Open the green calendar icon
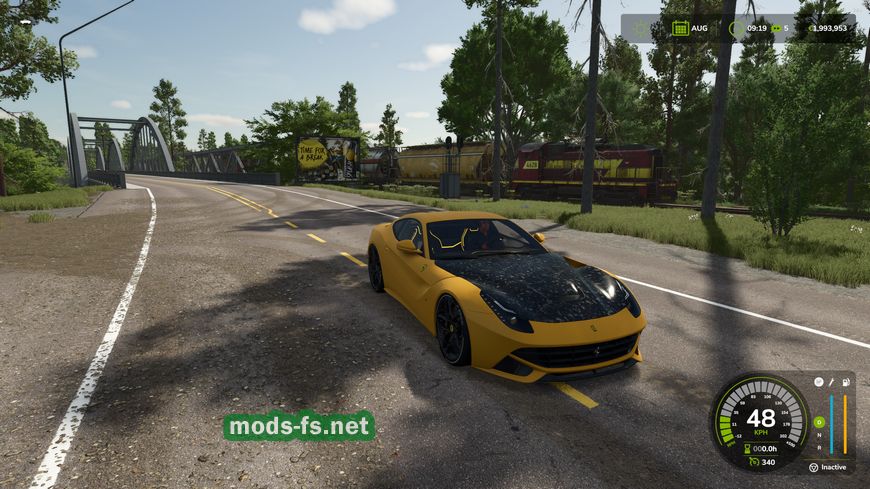Viewport: 870px width, 489px height. point(680,28)
